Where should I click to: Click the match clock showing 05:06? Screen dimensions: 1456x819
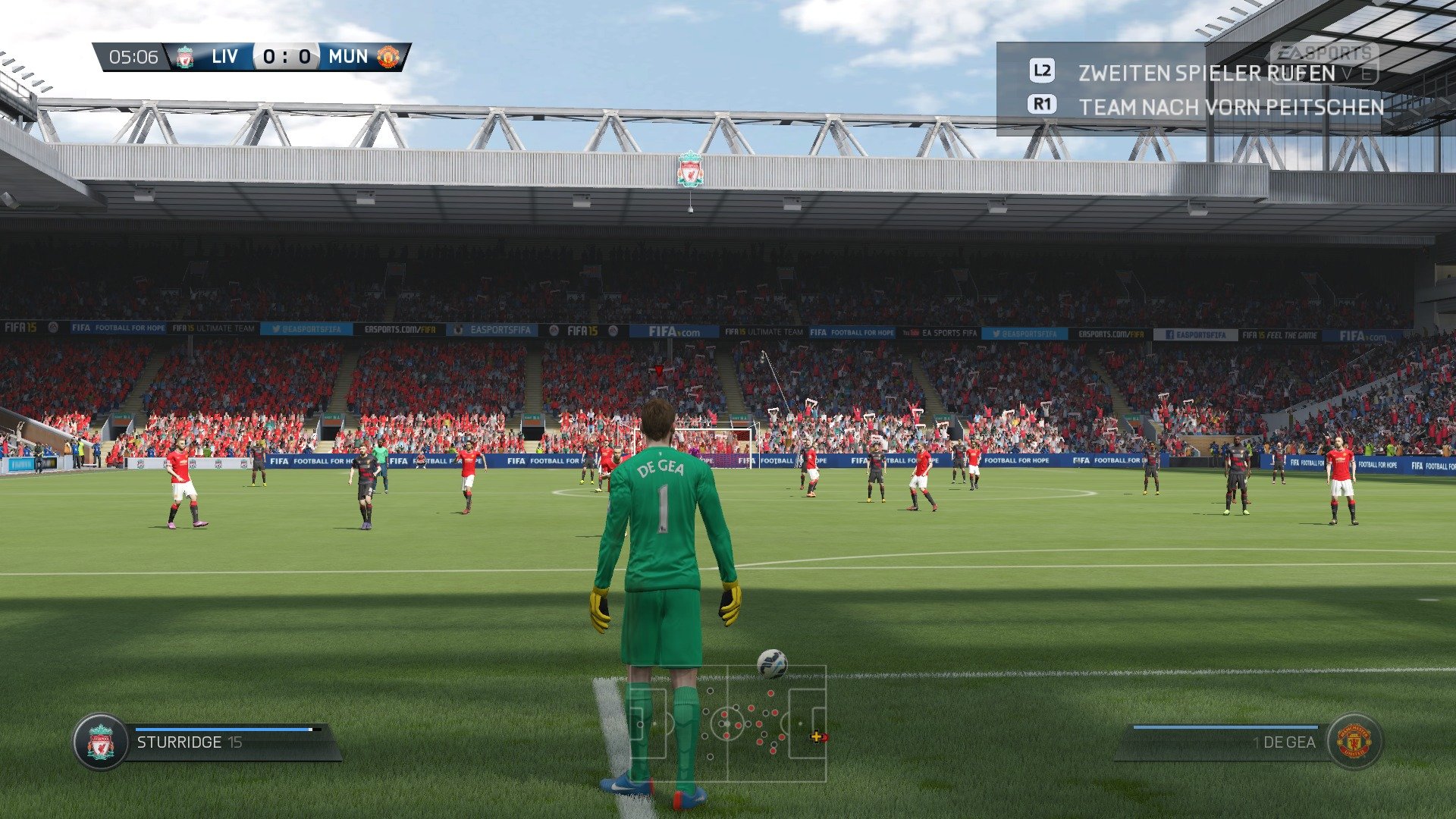pyautogui.click(x=133, y=56)
